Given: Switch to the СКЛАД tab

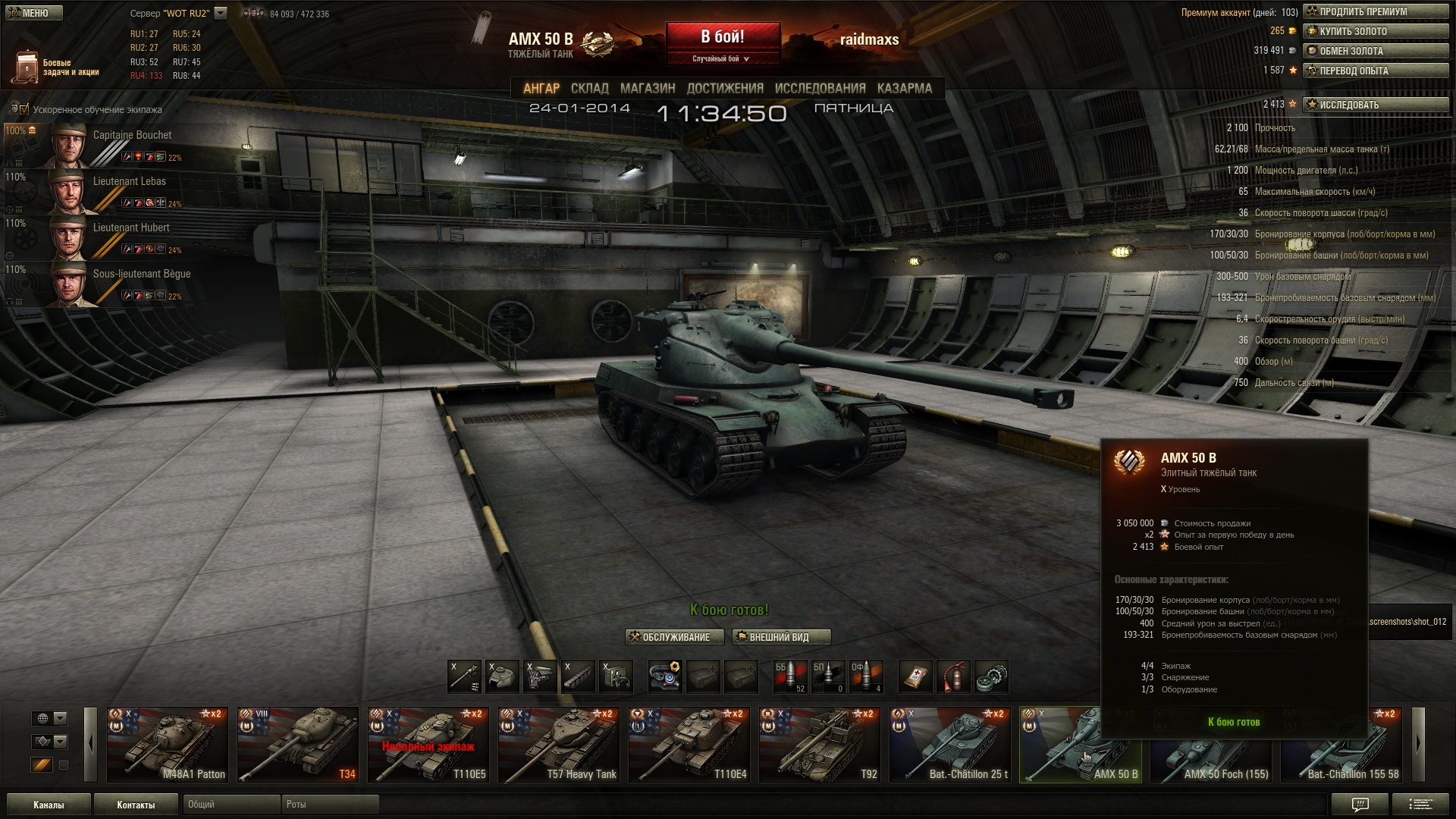Looking at the screenshot, I should coord(589,88).
